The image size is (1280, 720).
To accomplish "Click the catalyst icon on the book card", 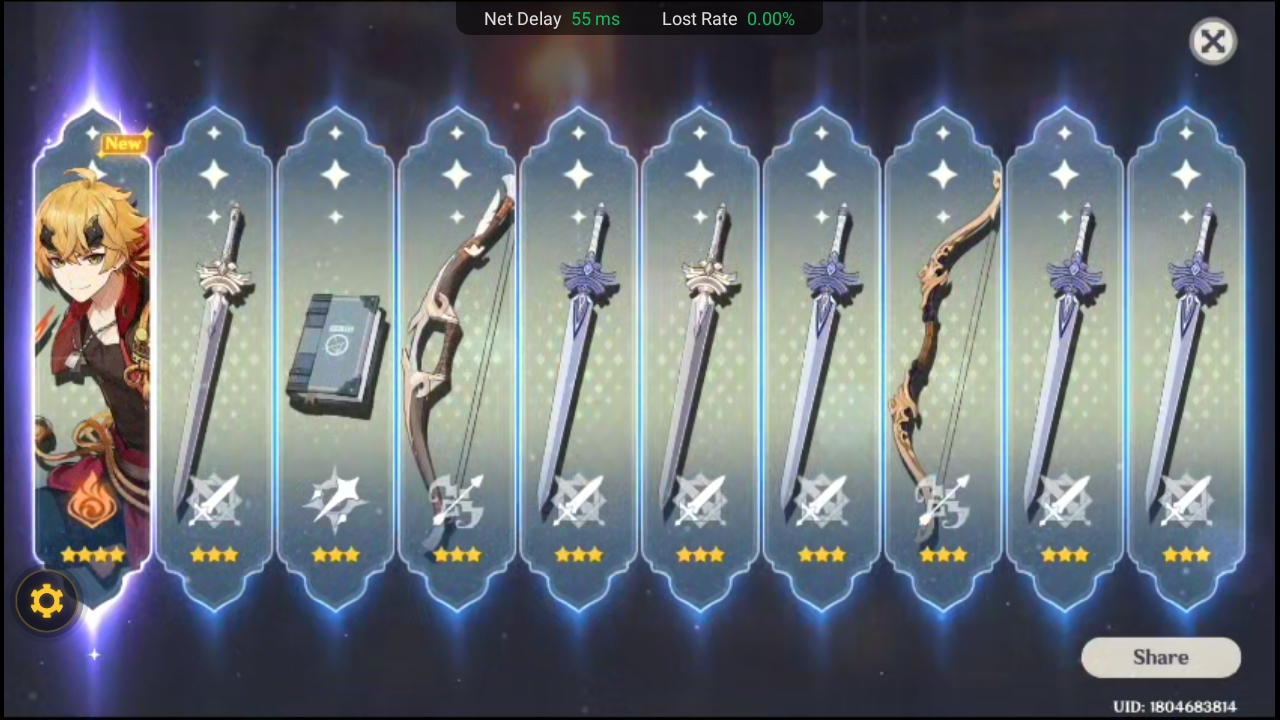I will (335, 500).
